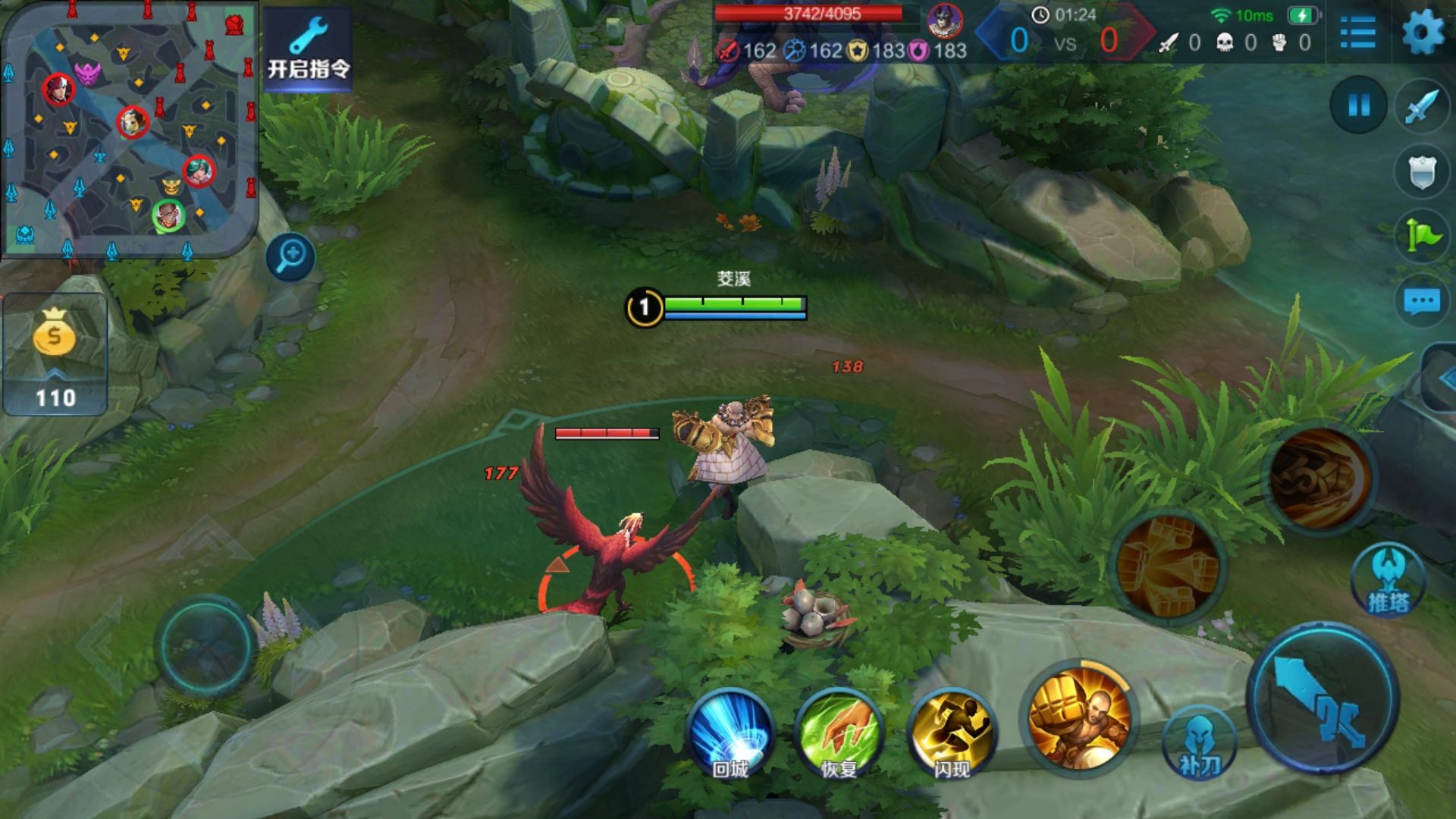Send the attack sword signal
The height and width of the screenshot is (819, 1456).
(1421, 106)
